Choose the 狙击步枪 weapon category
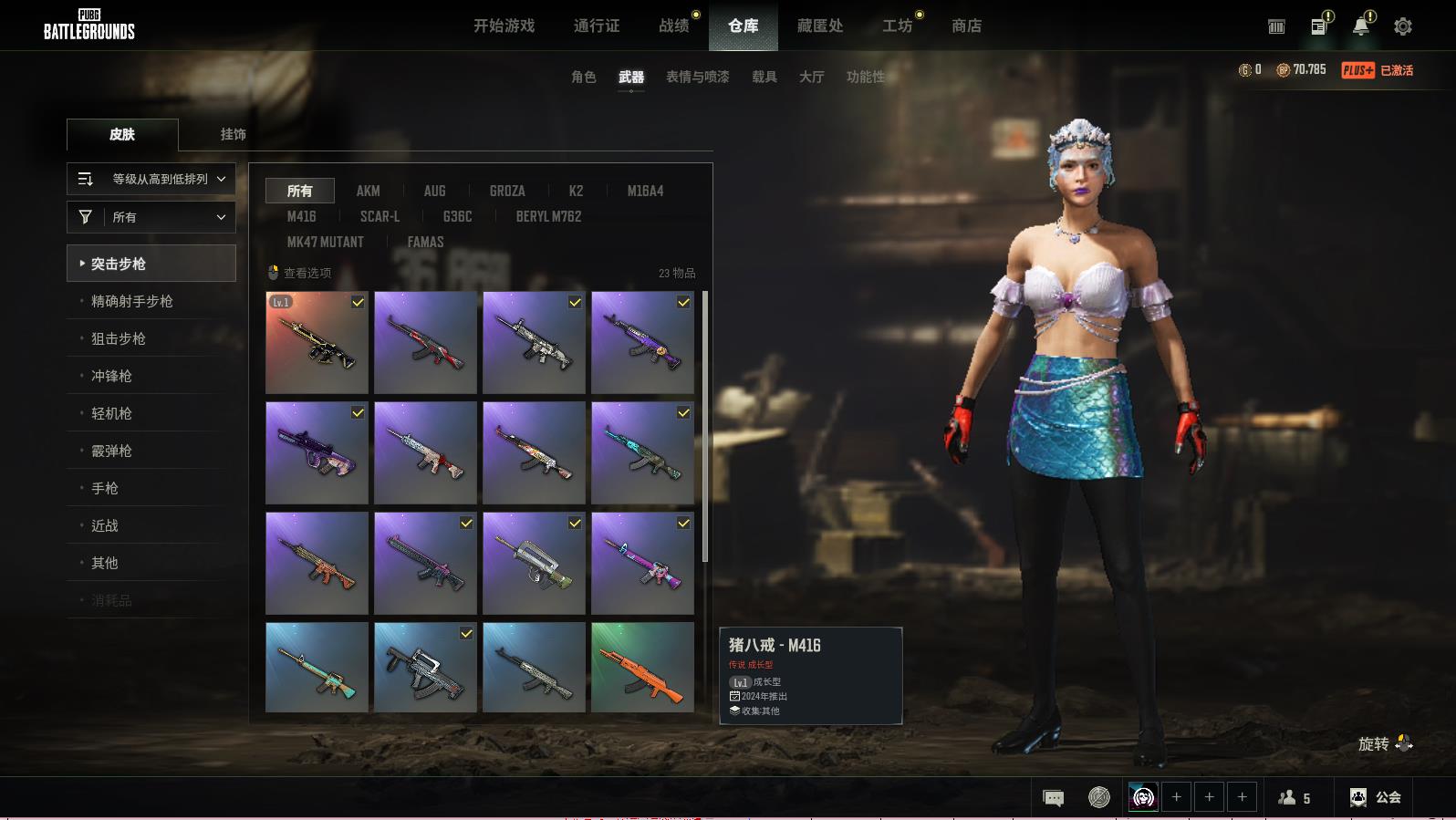Image resolution: width=1456 pixels, height=820 pixels. pos(119,338)
